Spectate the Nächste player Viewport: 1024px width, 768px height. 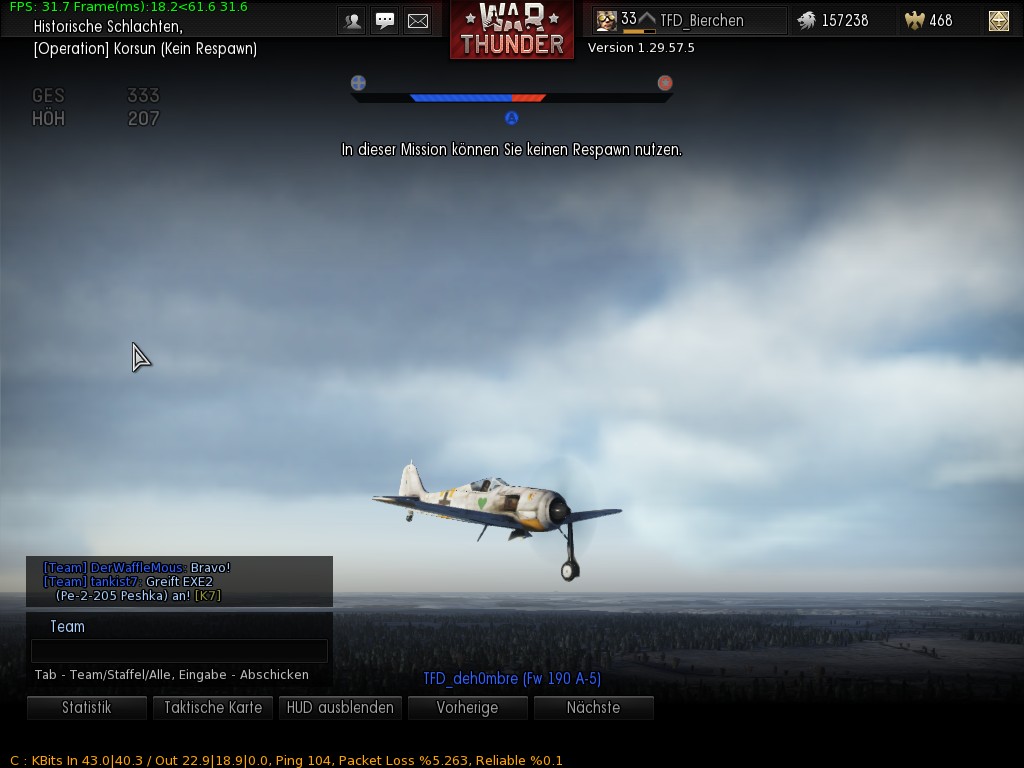coord(593,708)
